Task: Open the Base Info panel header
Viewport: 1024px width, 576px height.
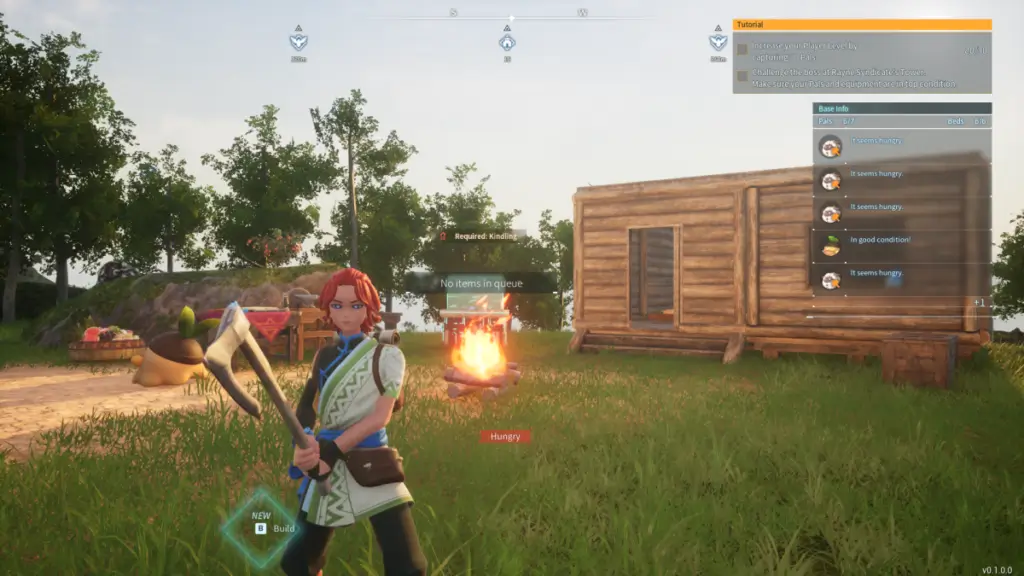Action: tap(901, 108)
